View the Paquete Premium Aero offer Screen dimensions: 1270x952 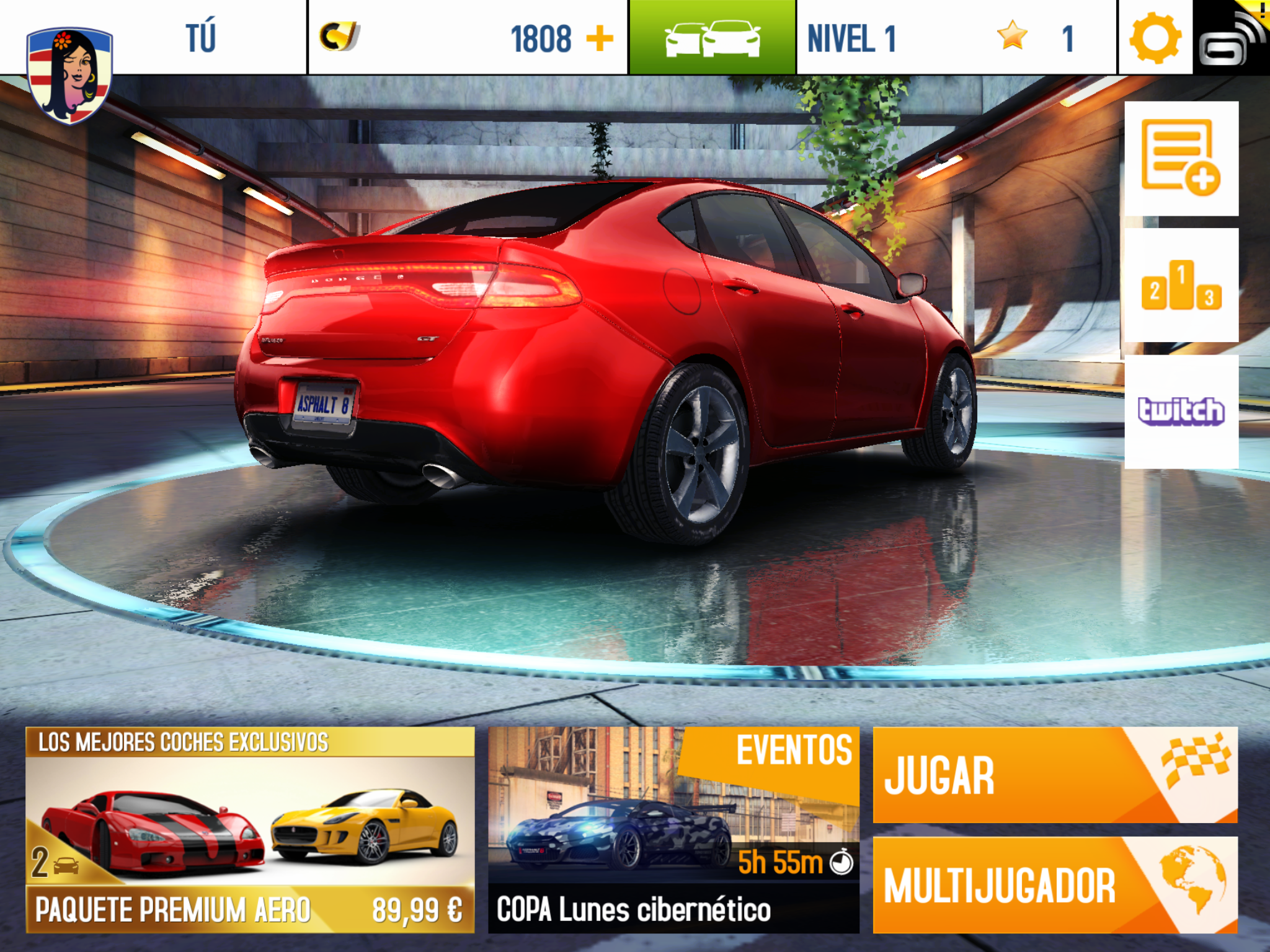(x=250, y=829)
